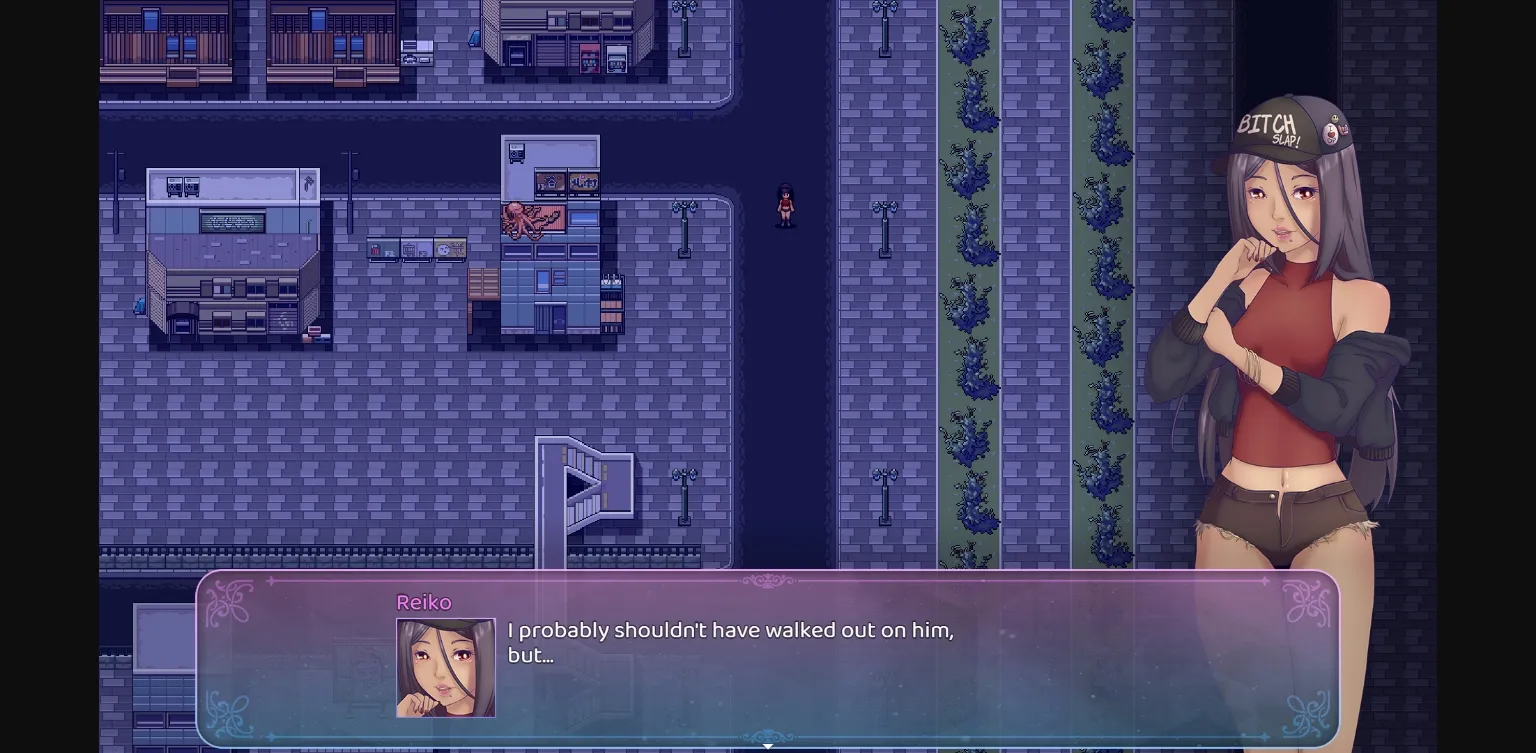This screenshot has height=753, width=1536.
Task: Click the player character sprite on the street
Action: [786, 204]
